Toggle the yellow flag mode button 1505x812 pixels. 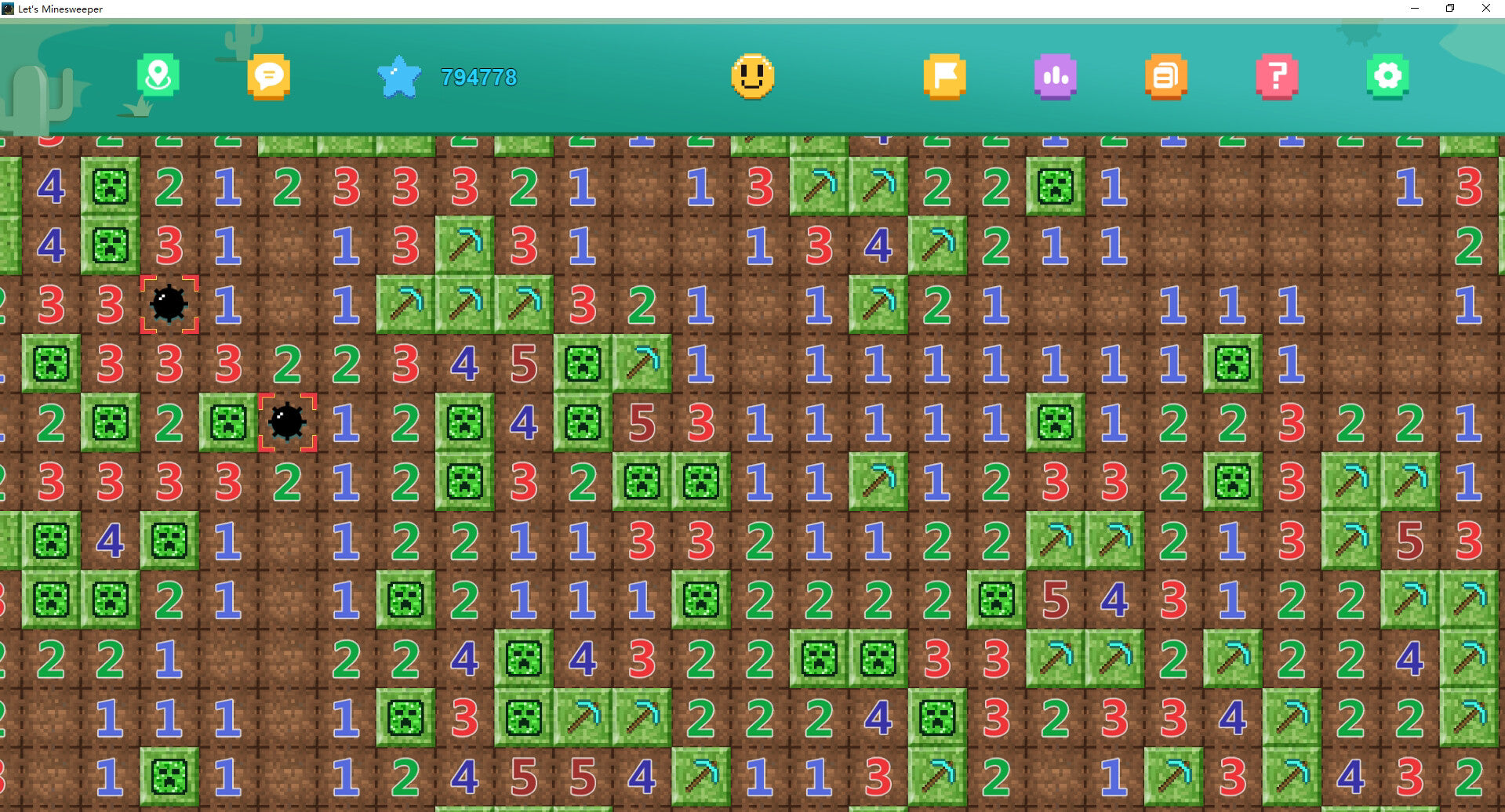[944, 76]
